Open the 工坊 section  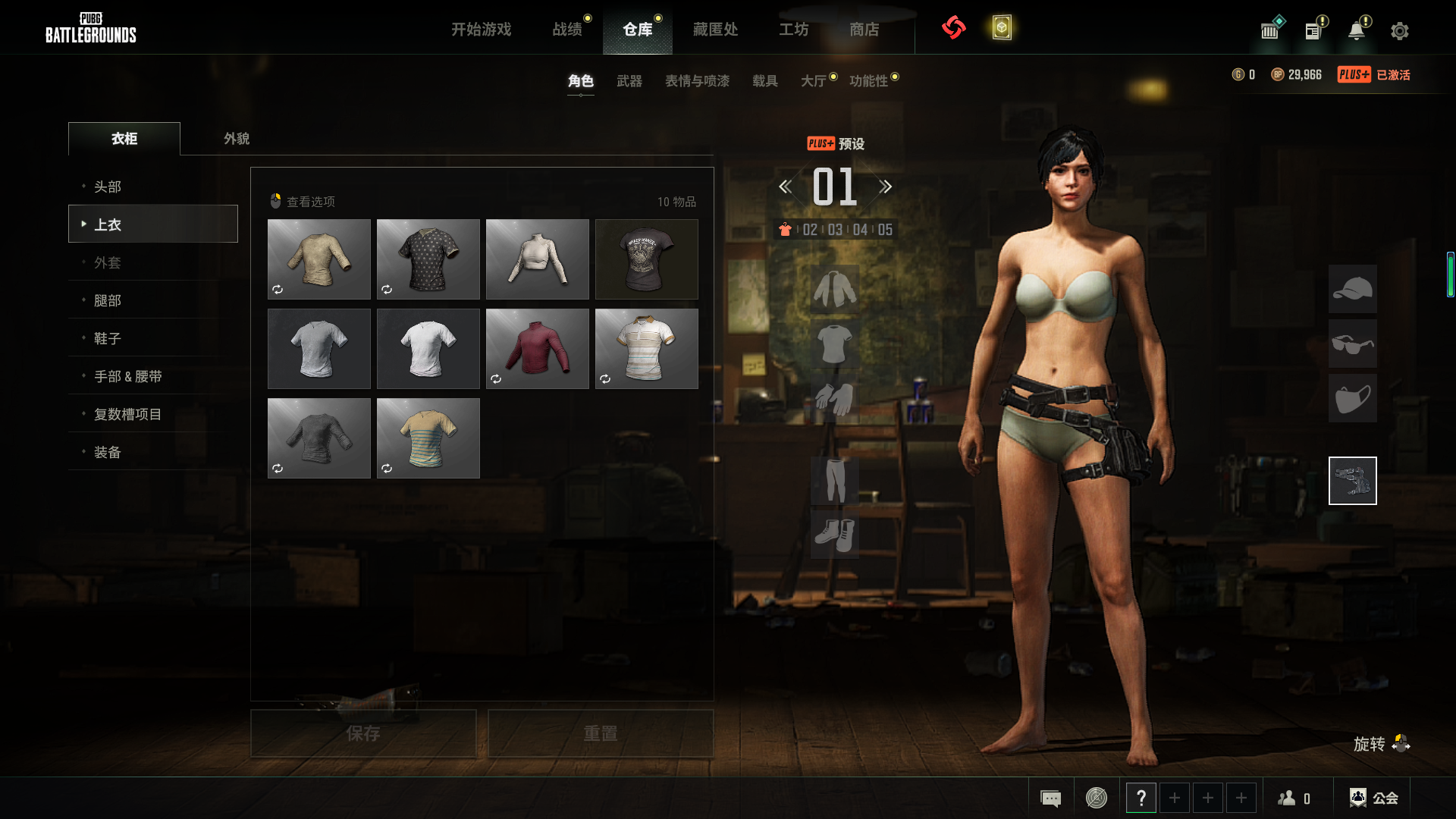[793, 30]
